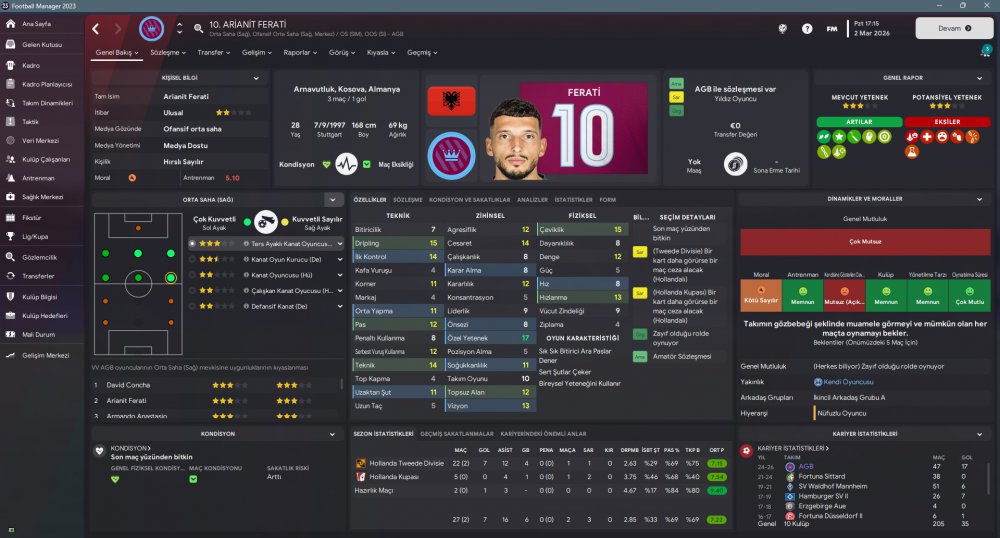
Task: Switch to Geçmiş Sakatlanmalar tab
Action: [x=458, y=434]
